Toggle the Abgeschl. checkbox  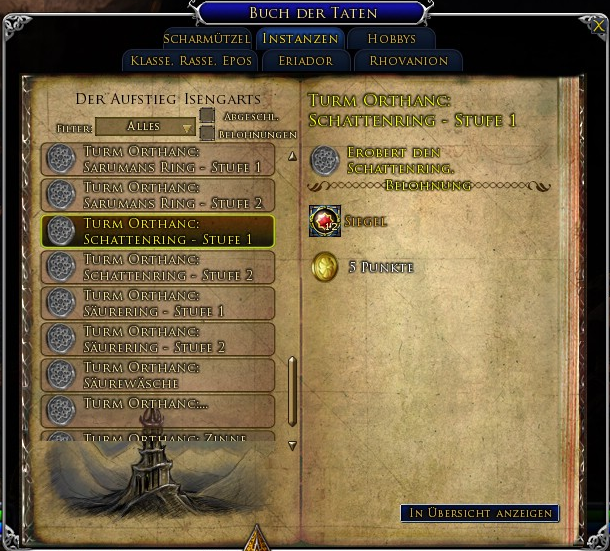[207, 116]
